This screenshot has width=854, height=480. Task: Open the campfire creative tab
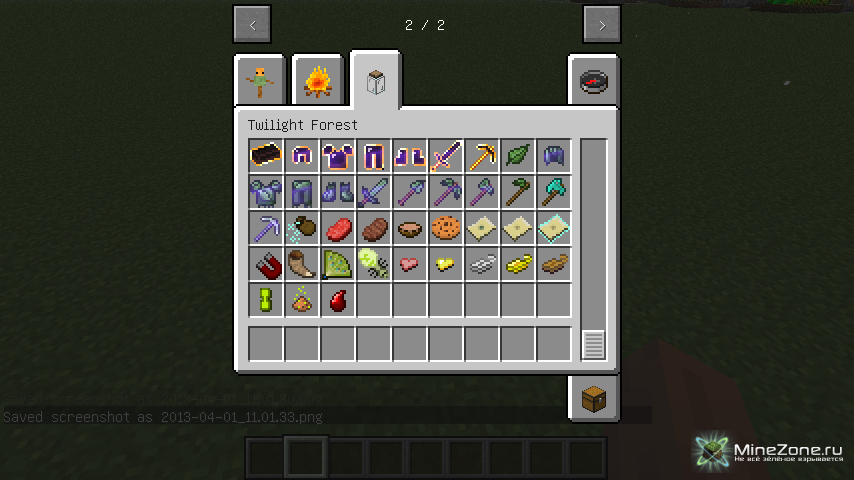318,81
